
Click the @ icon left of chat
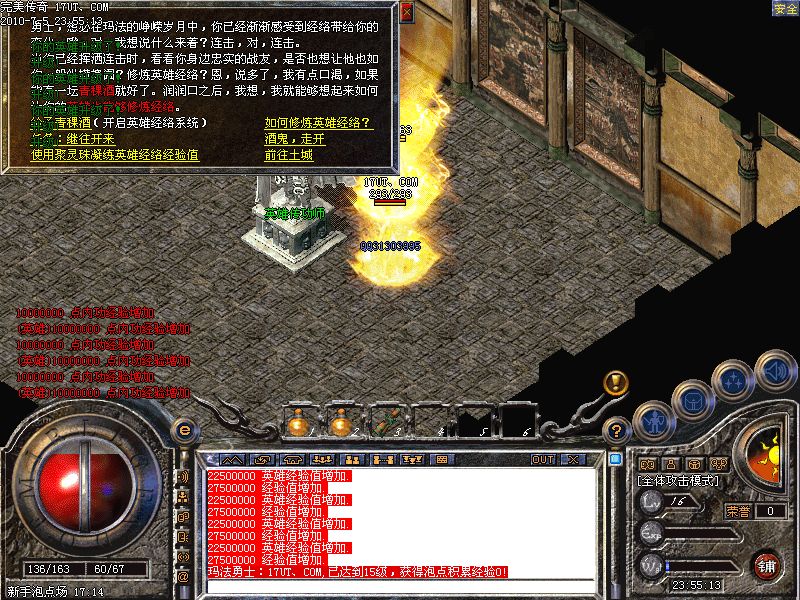(x=183, y=576)
